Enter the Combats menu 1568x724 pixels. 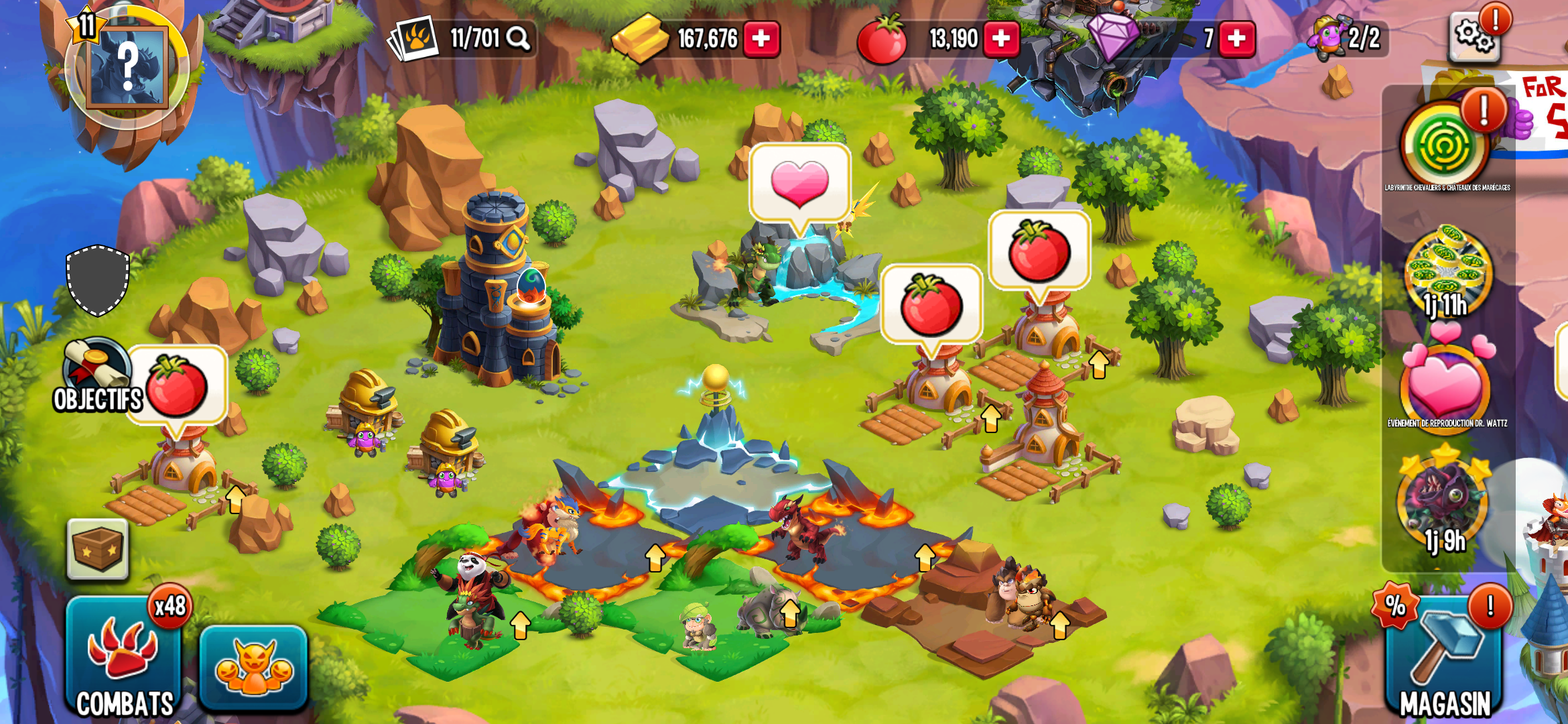click(x=125, y=658)
